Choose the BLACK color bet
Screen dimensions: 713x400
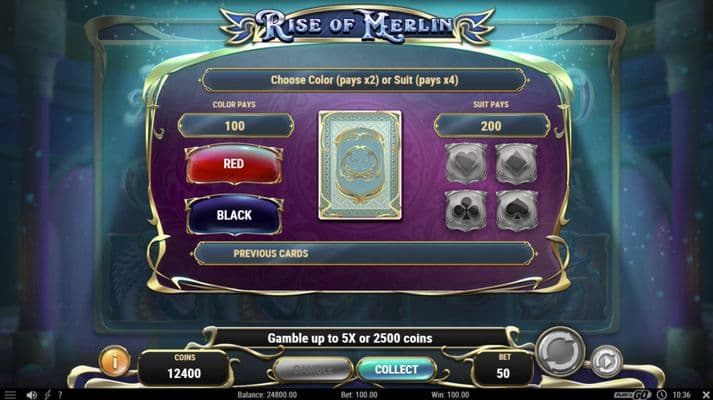point(234,215)
